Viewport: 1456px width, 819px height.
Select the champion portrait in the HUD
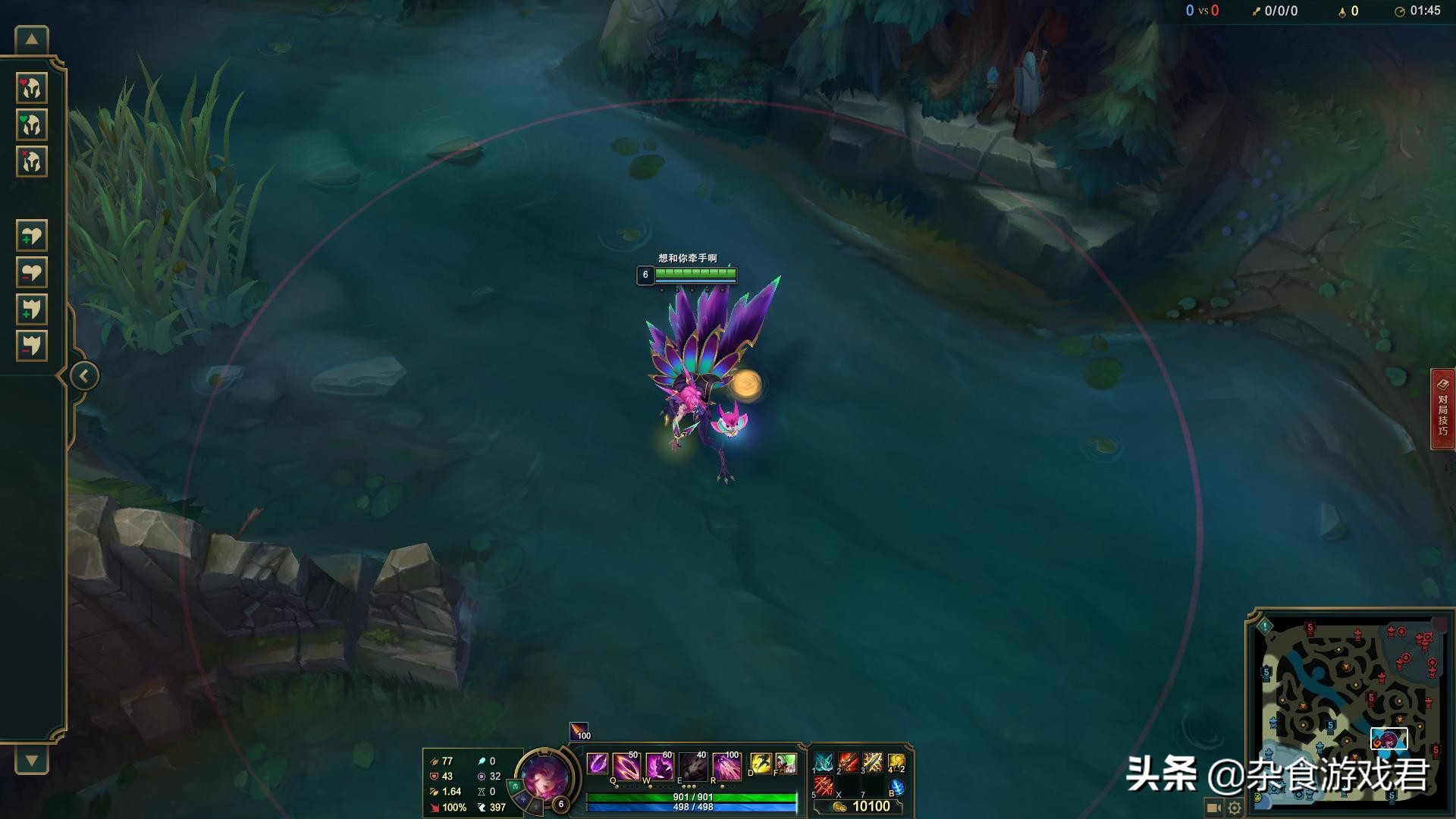click(x=544, y=777)
